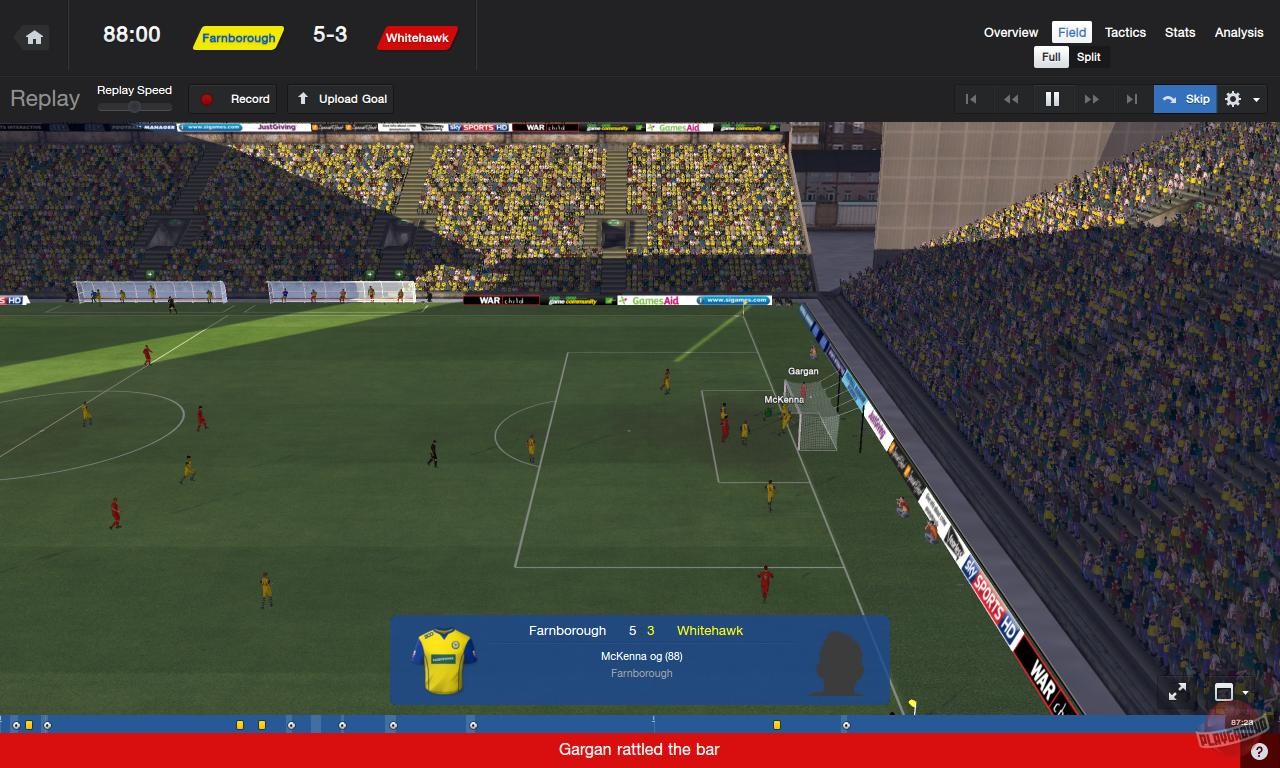Fast forward the replay

(1092, 99)
